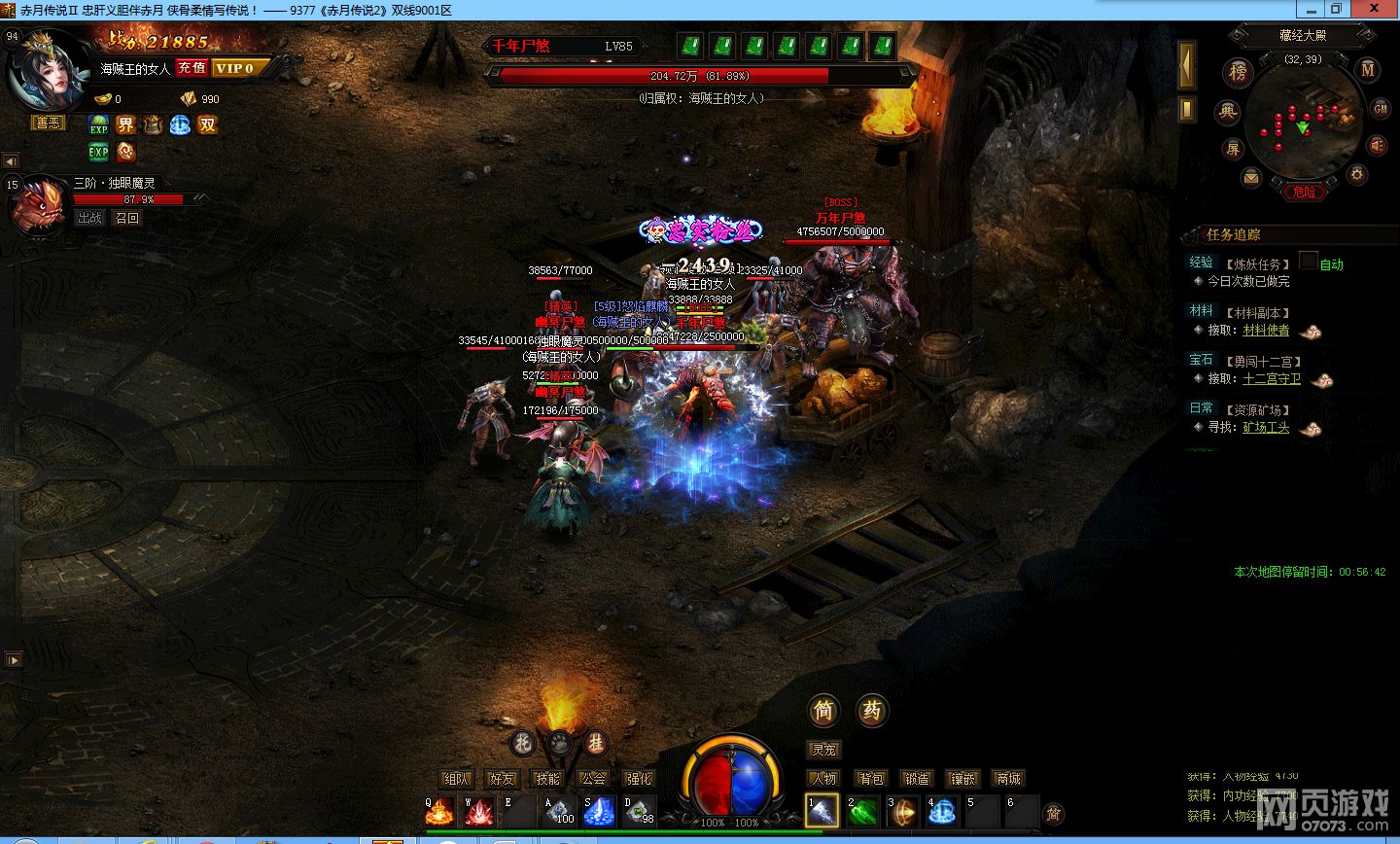Open the 灵宠 spirit pet panel
The height and width of the screenshot is (844, 1400).
[x=824, y=750]
